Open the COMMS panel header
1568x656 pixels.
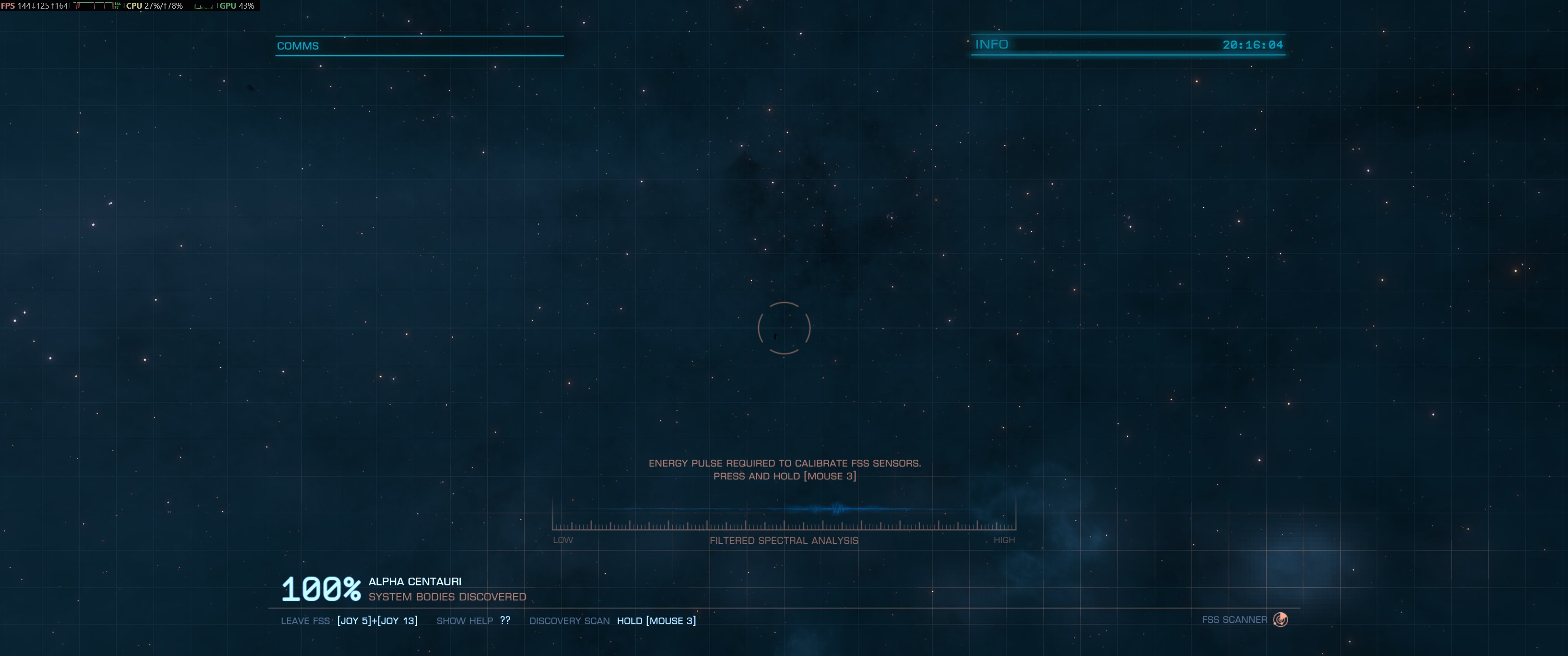[x=298, y=46]
